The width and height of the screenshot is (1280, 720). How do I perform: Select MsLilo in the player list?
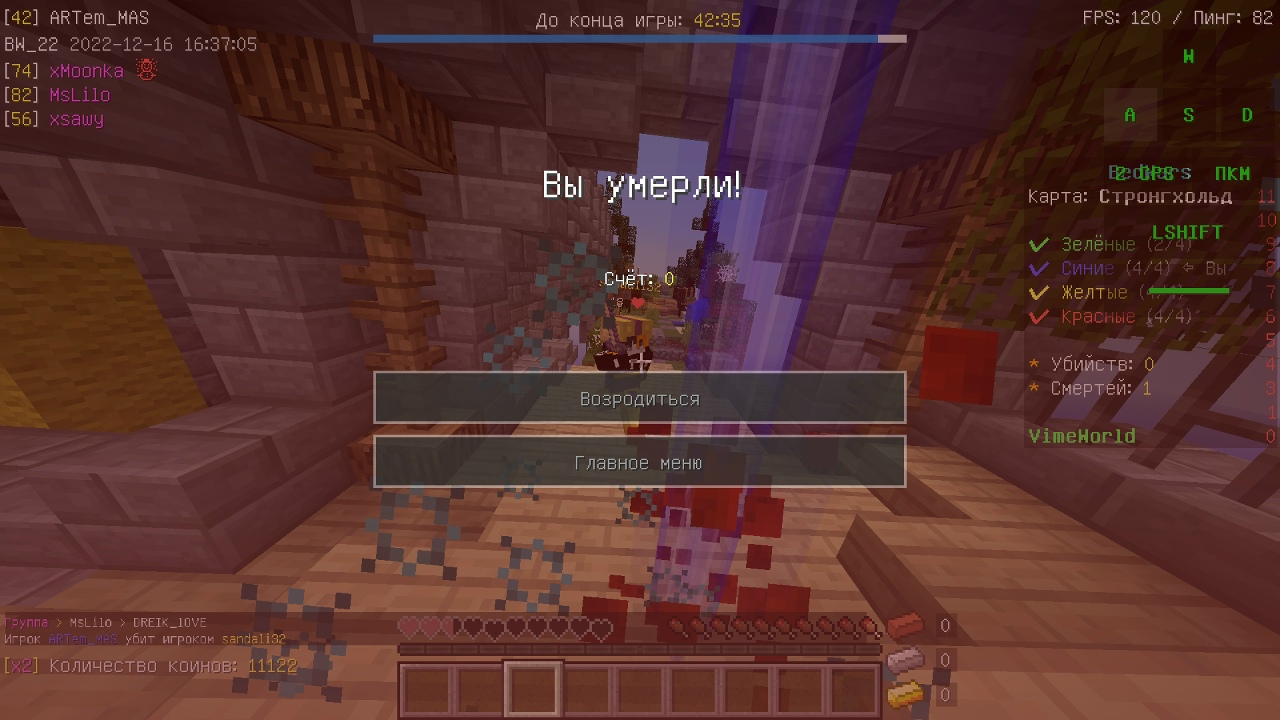[78, 94]
